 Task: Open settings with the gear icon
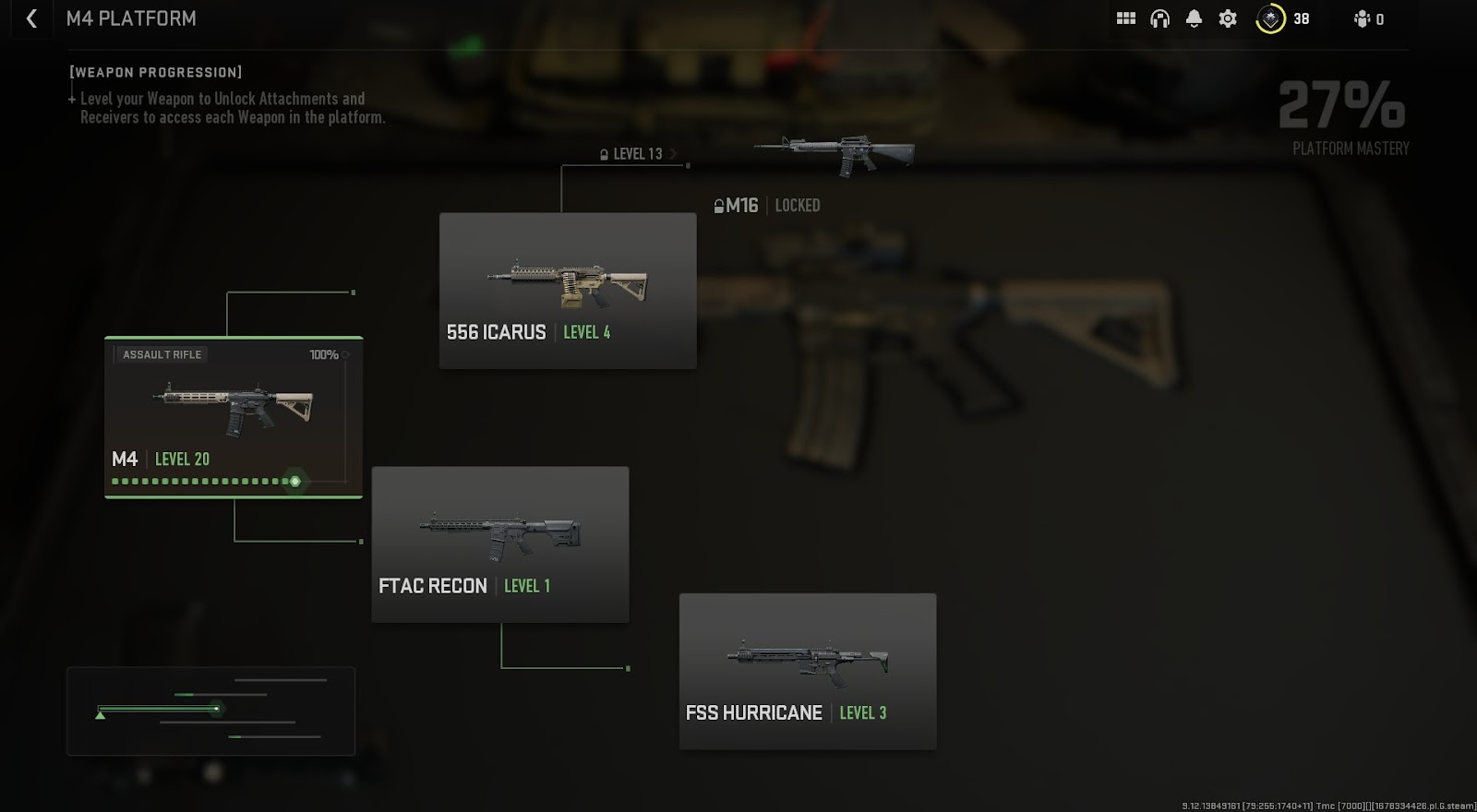[1228, 18]
